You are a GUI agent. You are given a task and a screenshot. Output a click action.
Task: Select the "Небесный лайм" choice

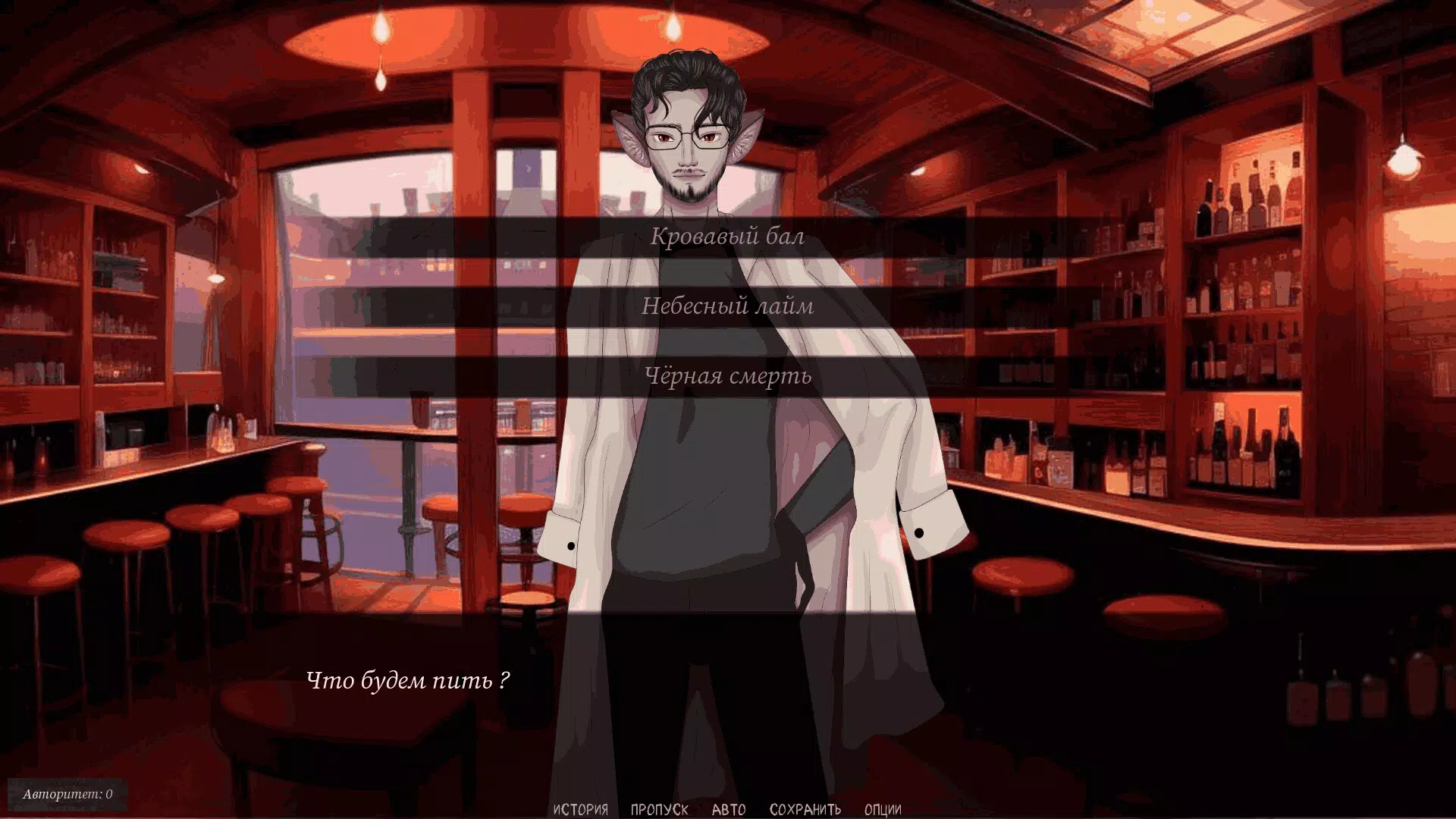click(x=727, y=306)
